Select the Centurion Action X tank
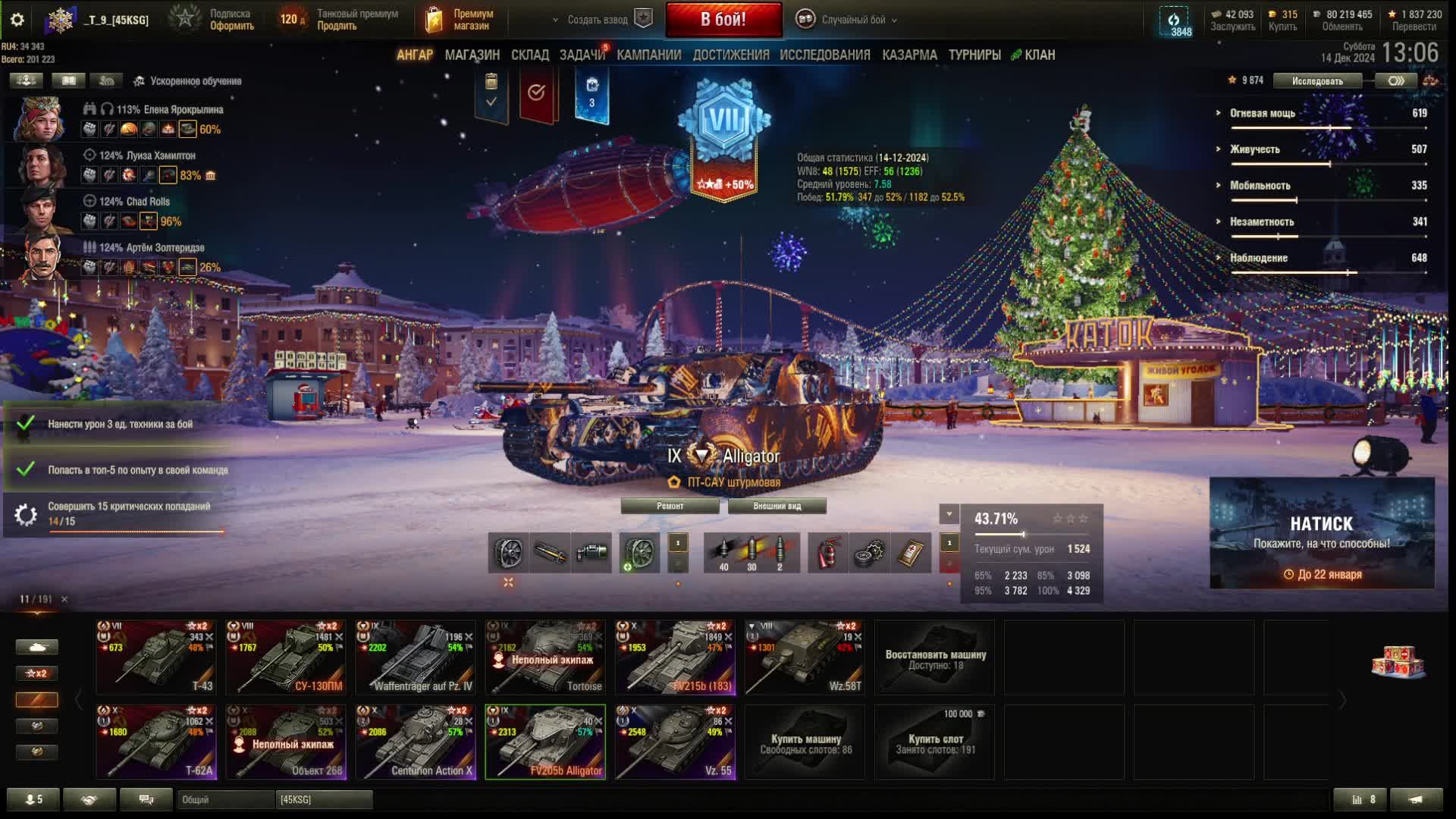This screenshot has height=819, width=1456. pyautogui.click(x=416, y=742)
